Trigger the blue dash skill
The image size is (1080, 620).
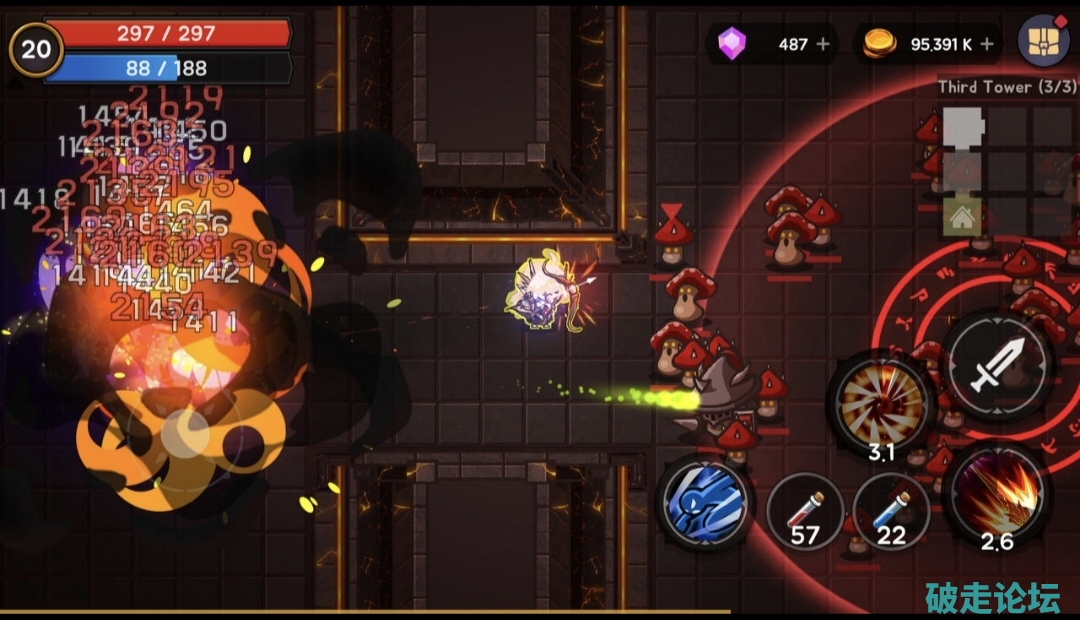[704, 501]
